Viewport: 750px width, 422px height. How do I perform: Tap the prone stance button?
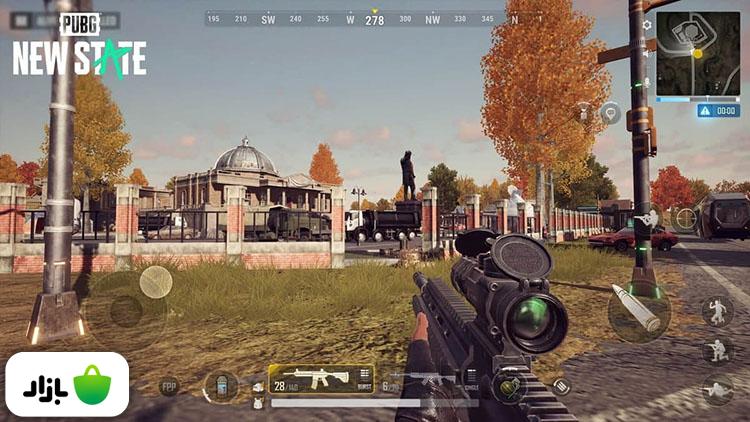click(x=717, y=389)
